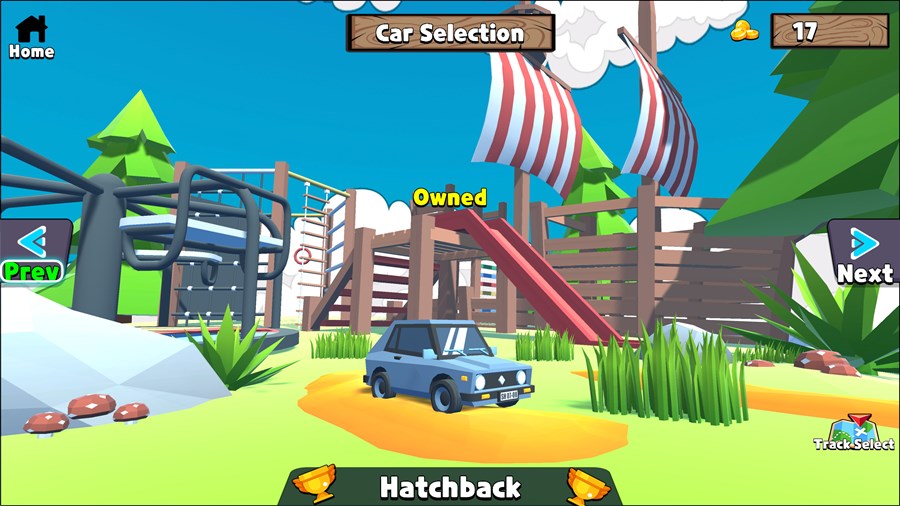
Task: Return to the Home screen
Action: click(x=31, y=36)
